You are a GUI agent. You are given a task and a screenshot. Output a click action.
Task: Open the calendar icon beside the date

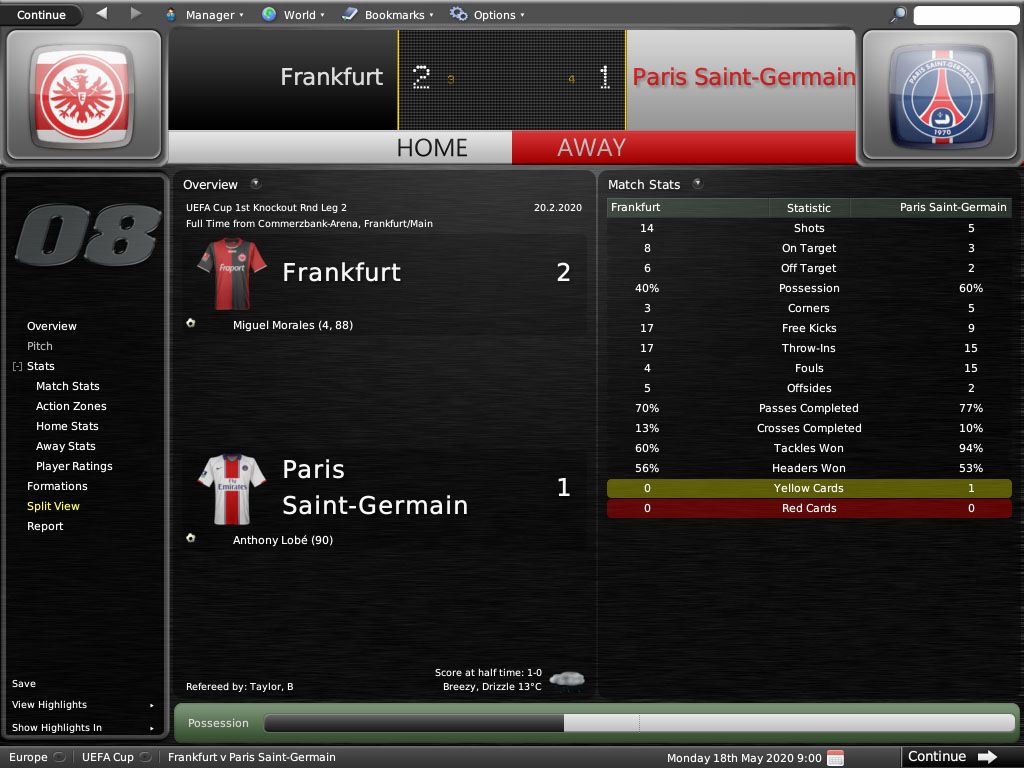coord(836,757)
